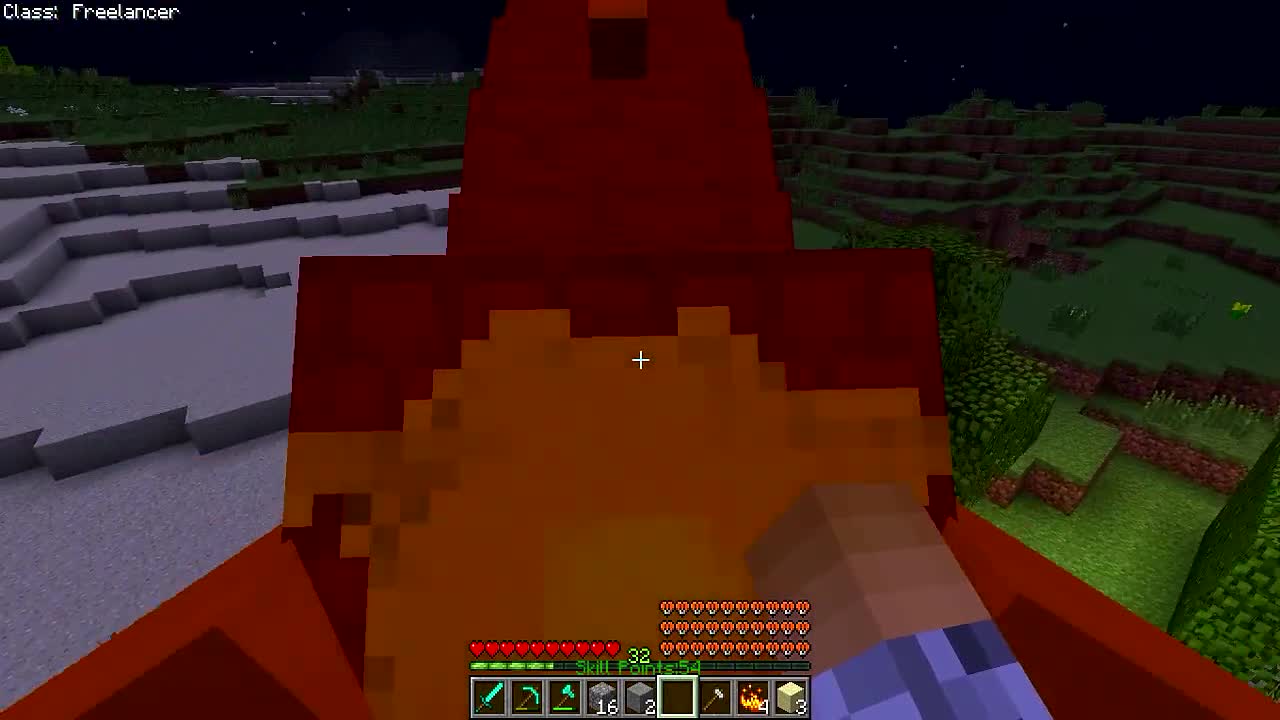
Task: Click the crosshair at screen center
Action: click(640, 360)
